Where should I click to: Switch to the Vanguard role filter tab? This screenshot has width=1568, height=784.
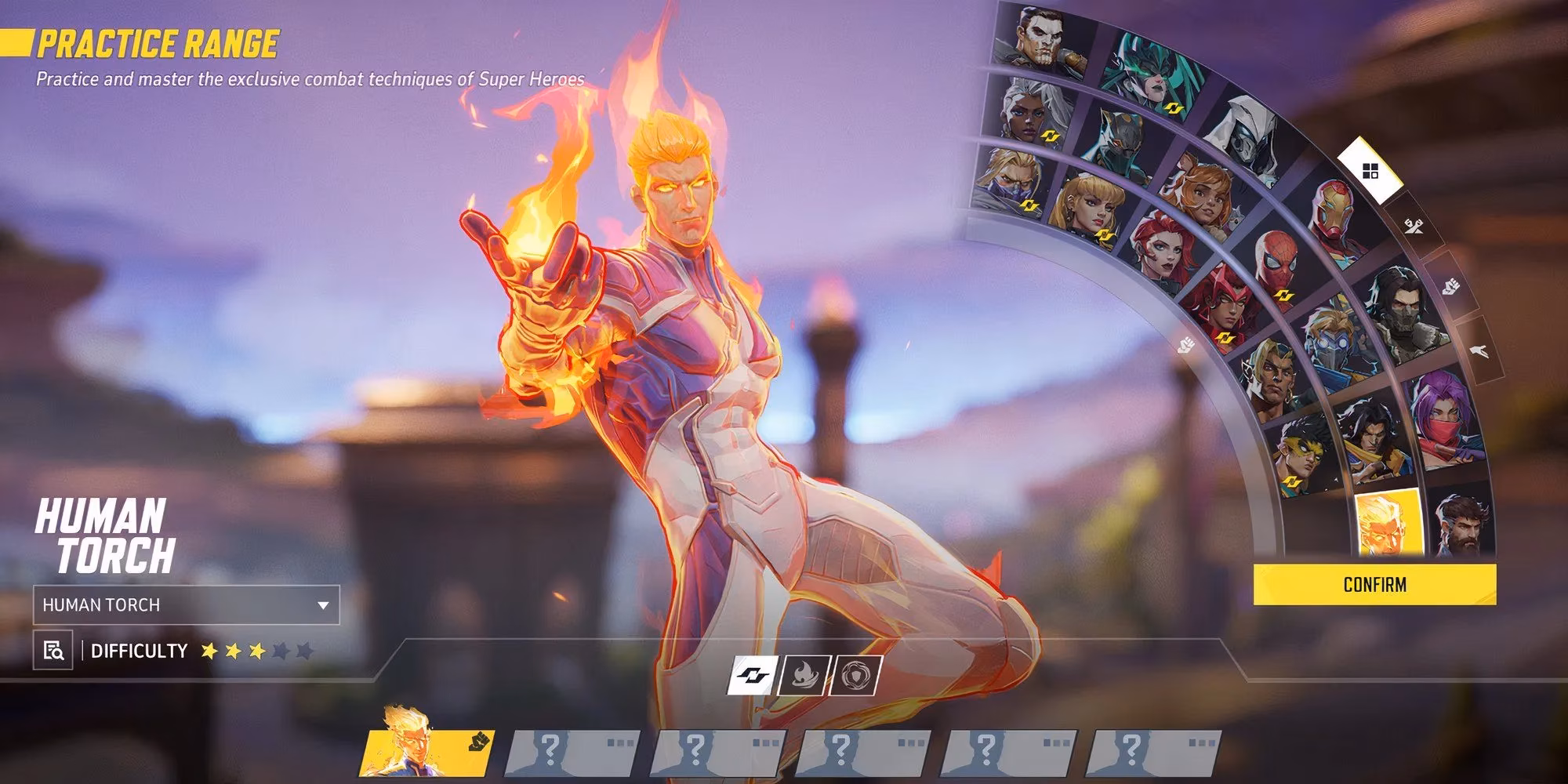click(x=1450, y=286)
